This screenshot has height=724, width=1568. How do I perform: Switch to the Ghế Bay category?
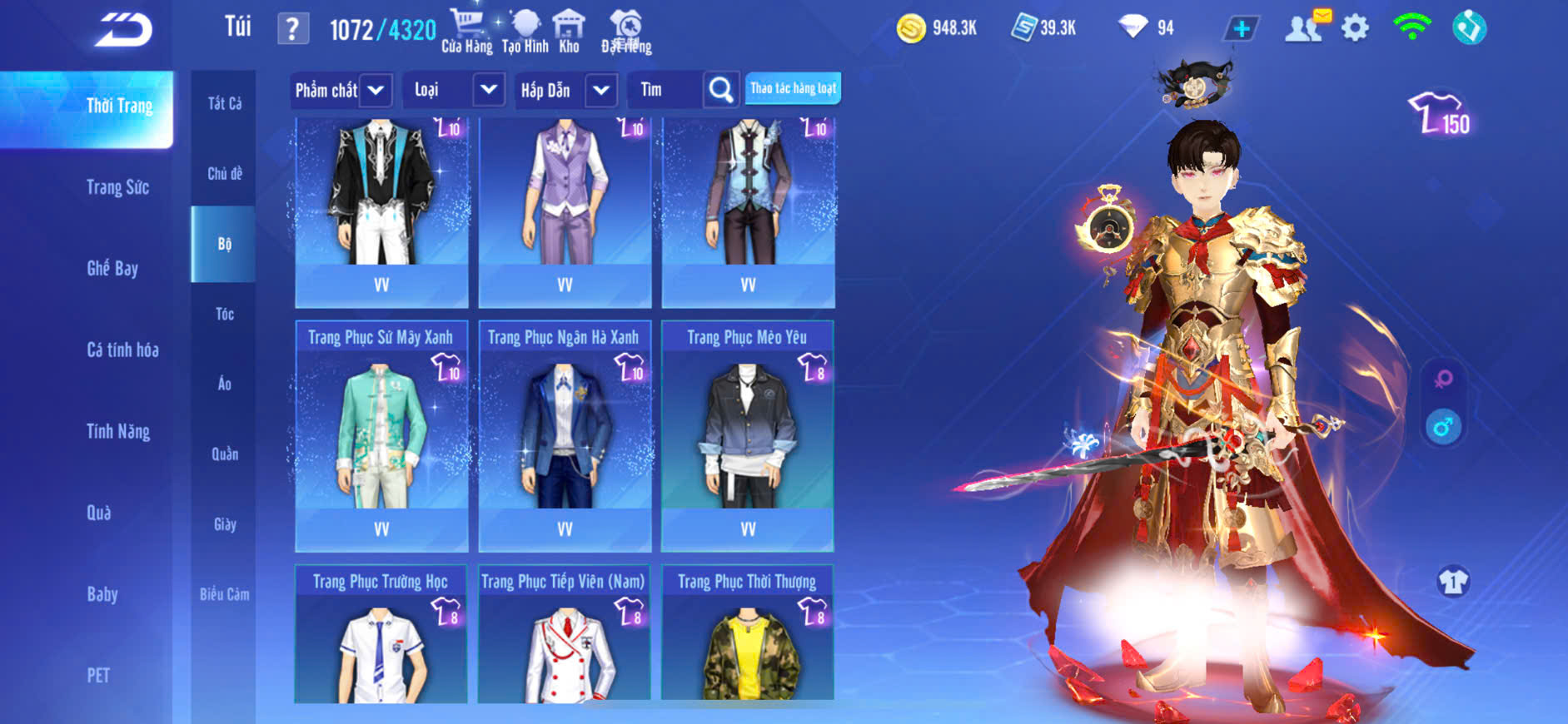click(x=112, y=268)
